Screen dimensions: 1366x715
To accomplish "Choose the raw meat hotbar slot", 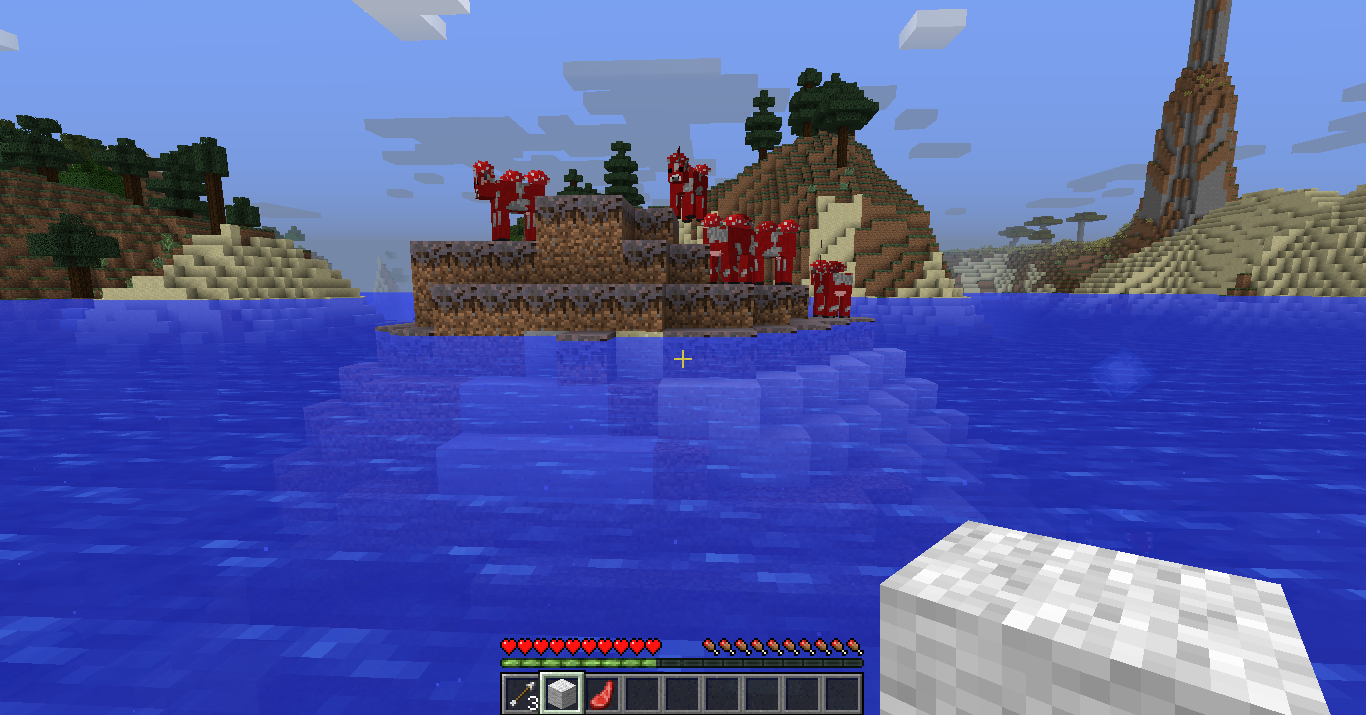I will (x=601, y=693).
